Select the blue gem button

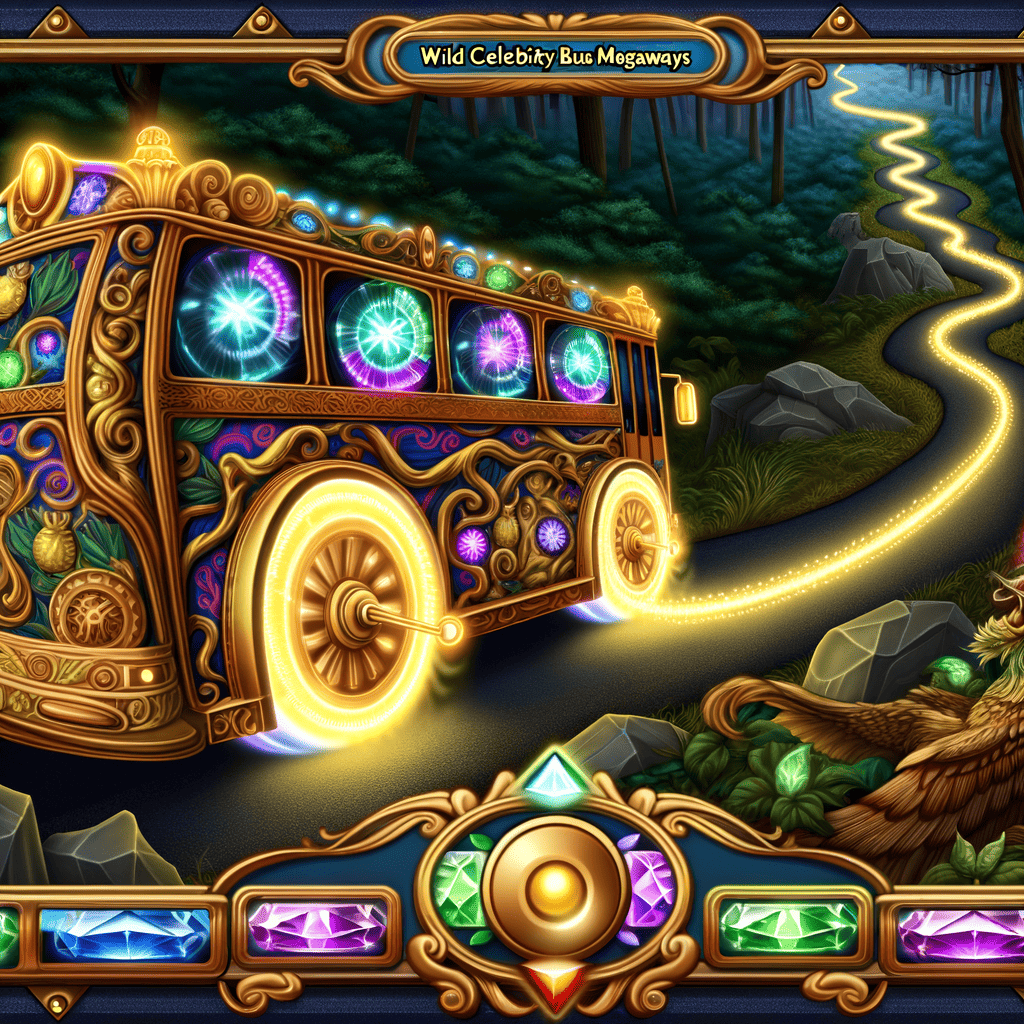(x=124, y=934)
